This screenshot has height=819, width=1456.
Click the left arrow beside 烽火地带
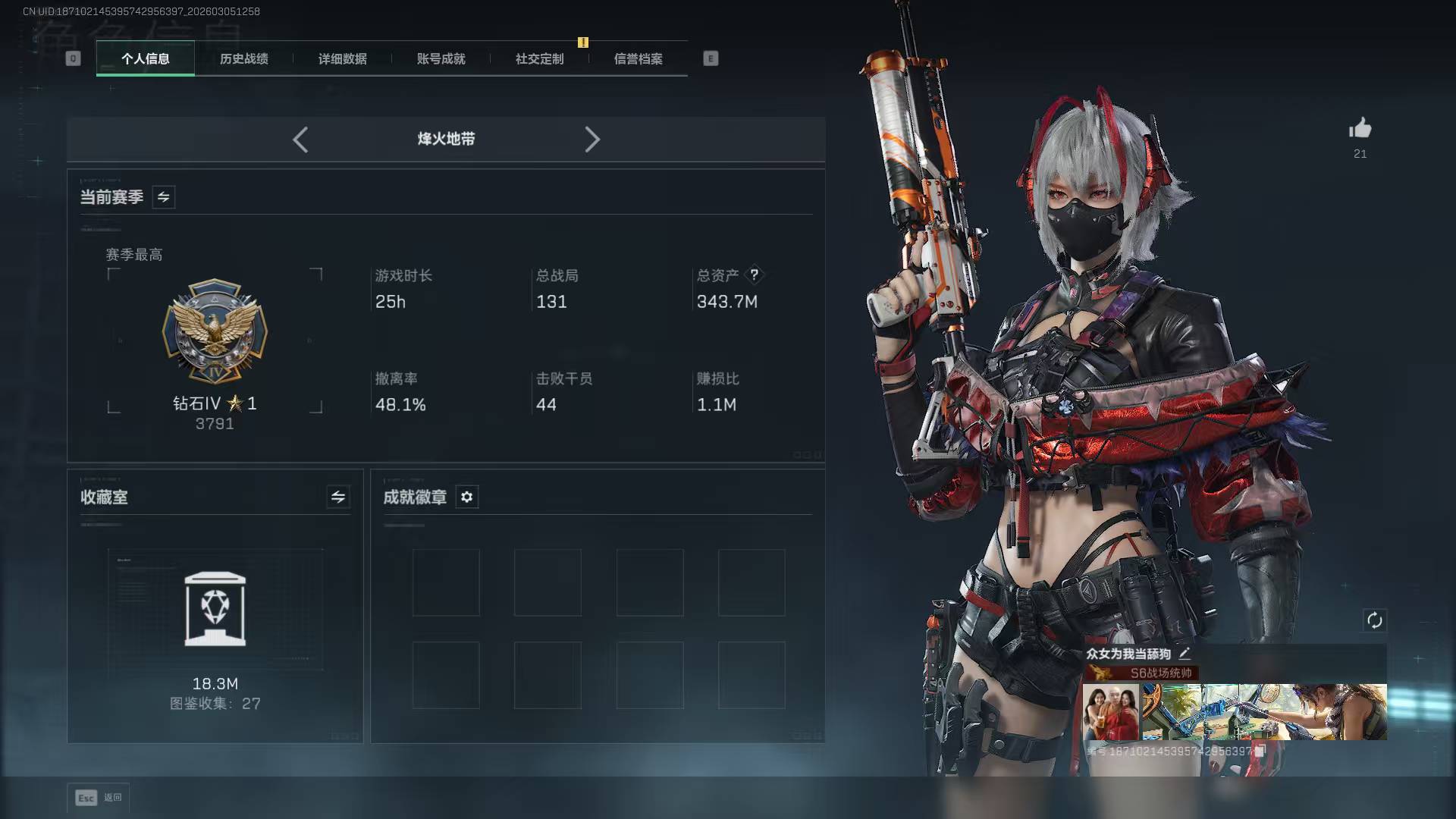coord(300,140)
